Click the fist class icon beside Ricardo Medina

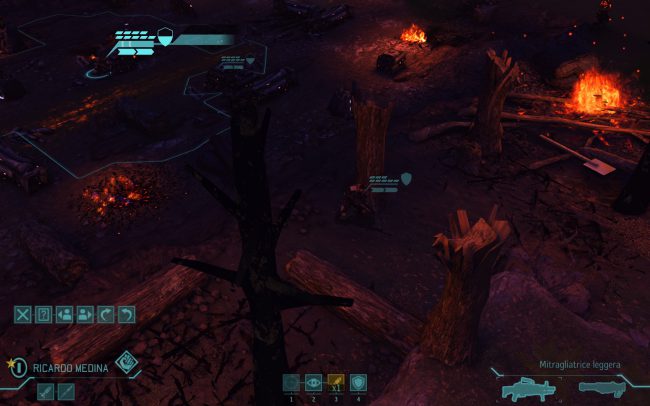[x=125, y=363]
